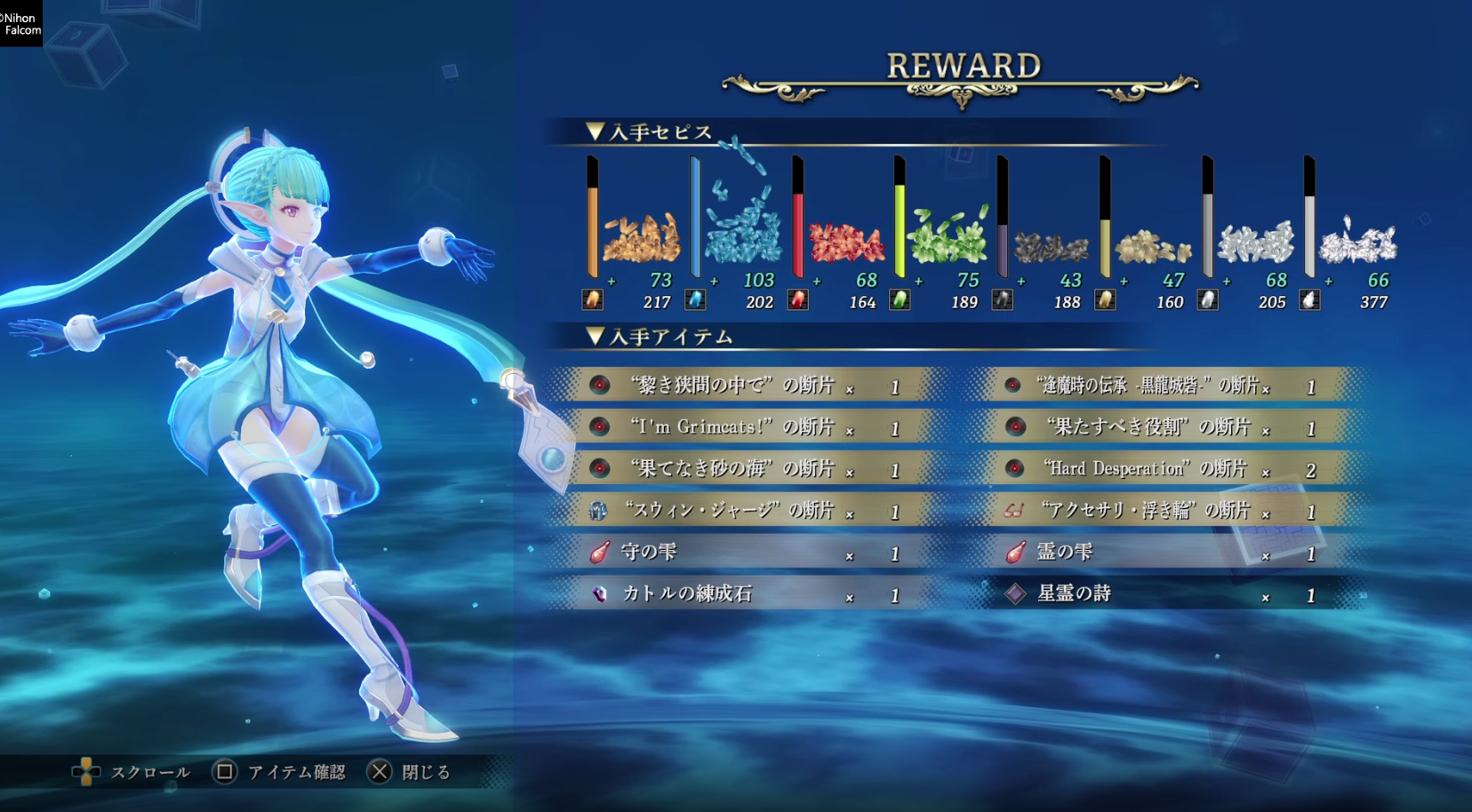Click the black Time sepith icon
The image size is (1472, 812).
(x=1003, y=300)
